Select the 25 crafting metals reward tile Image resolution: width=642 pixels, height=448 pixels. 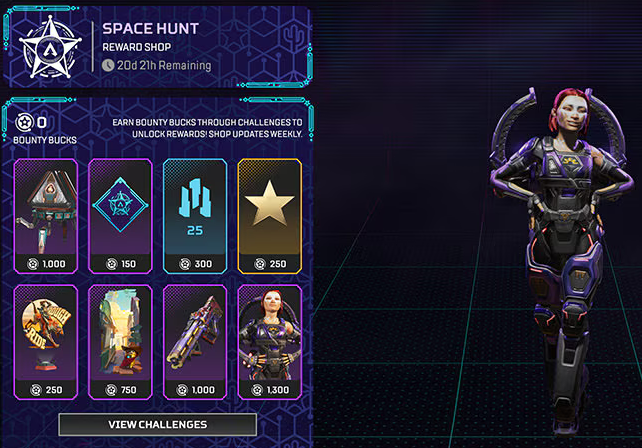tap(194, 215)
